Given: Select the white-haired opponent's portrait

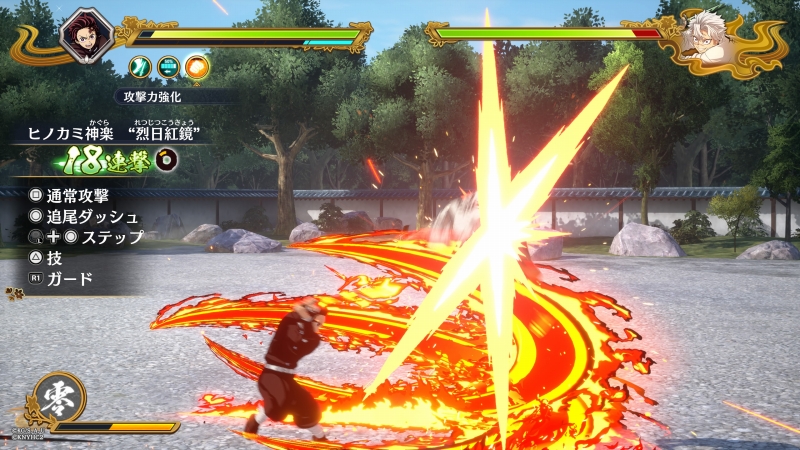Looking at the screenshot, I should 712,38.
